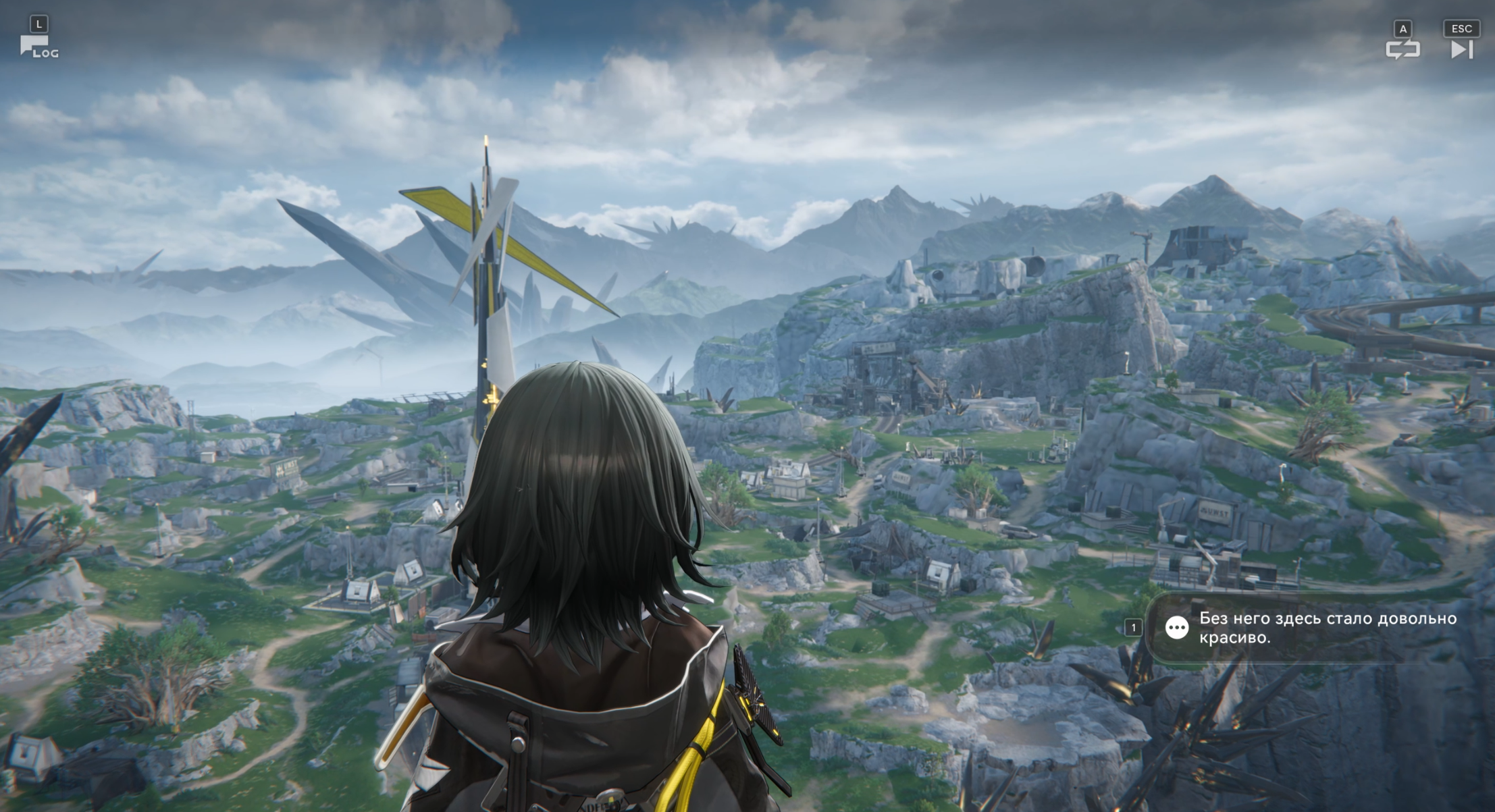The height and width of the screenshot is (812, 1495).
Task: Open the dialogue Log
Action: coord(38,46)
